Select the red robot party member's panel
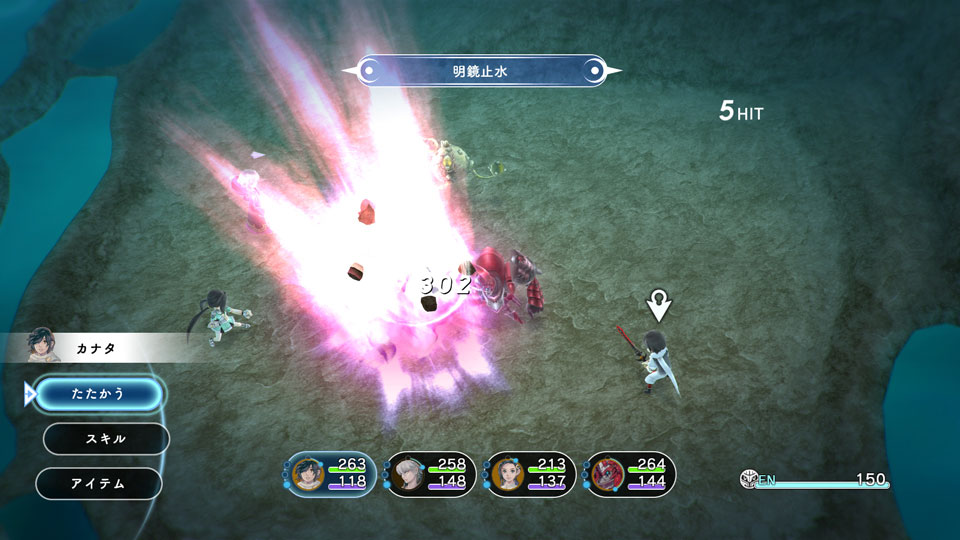 point(630,474)
